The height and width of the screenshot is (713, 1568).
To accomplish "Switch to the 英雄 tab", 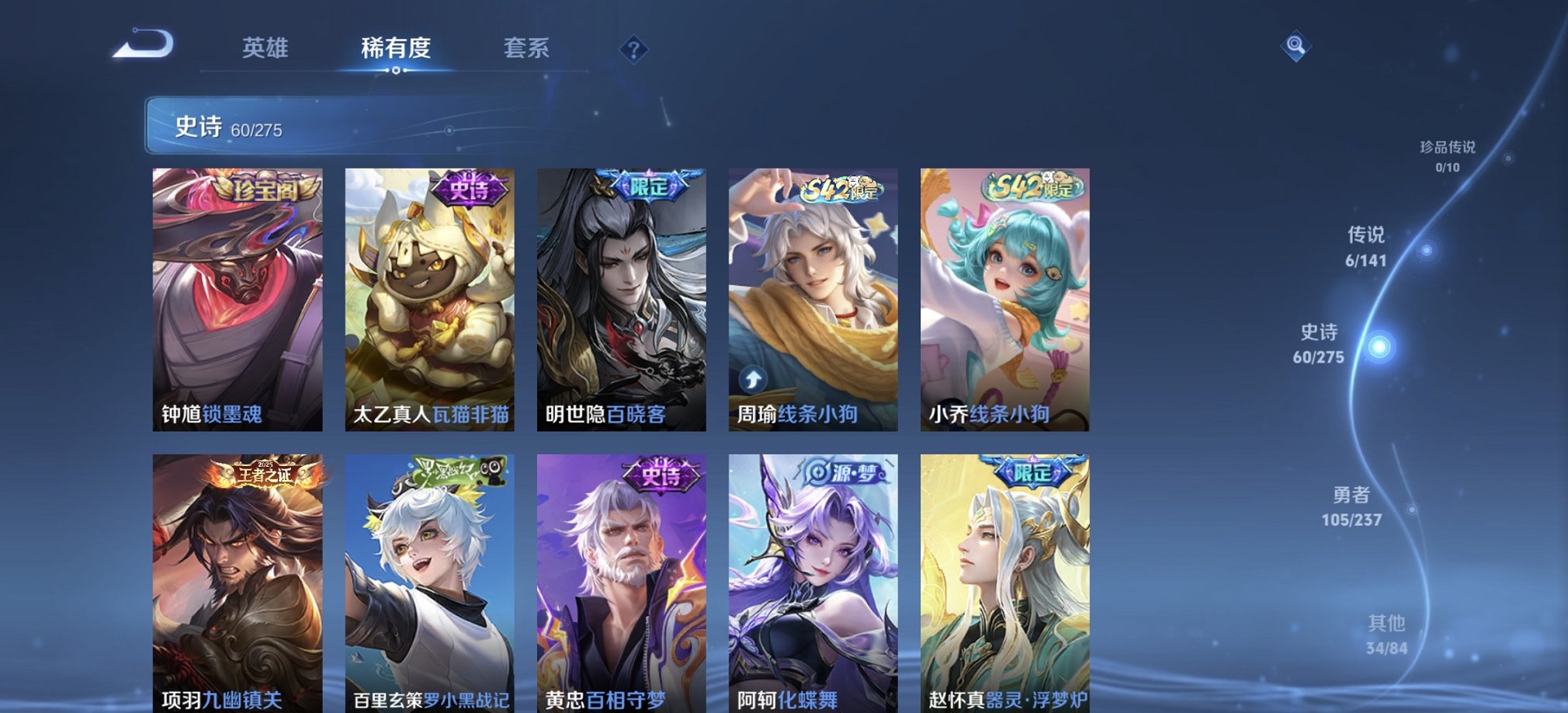I will point(267,48).
